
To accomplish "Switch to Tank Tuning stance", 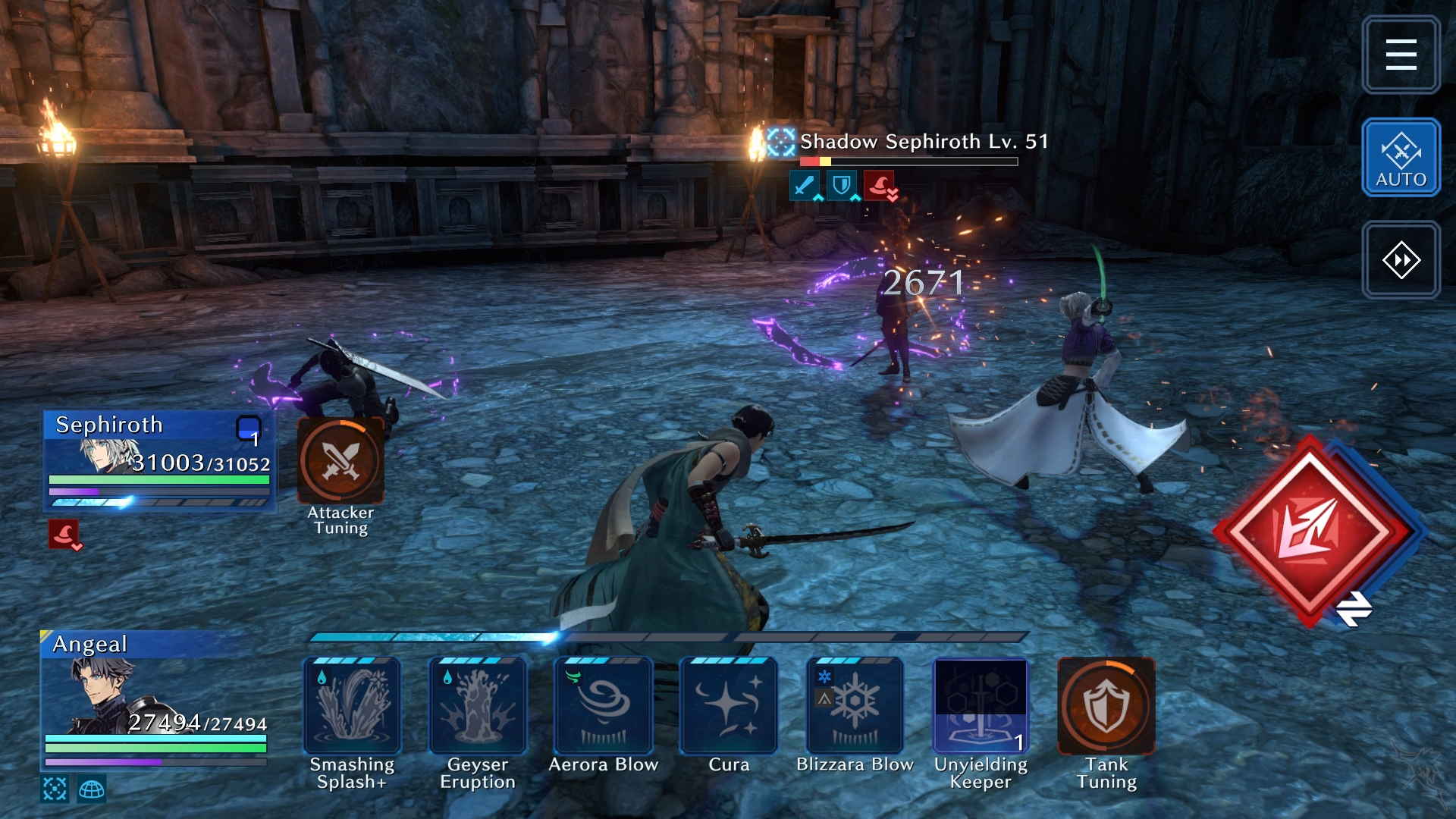I will click(1106, 706).
